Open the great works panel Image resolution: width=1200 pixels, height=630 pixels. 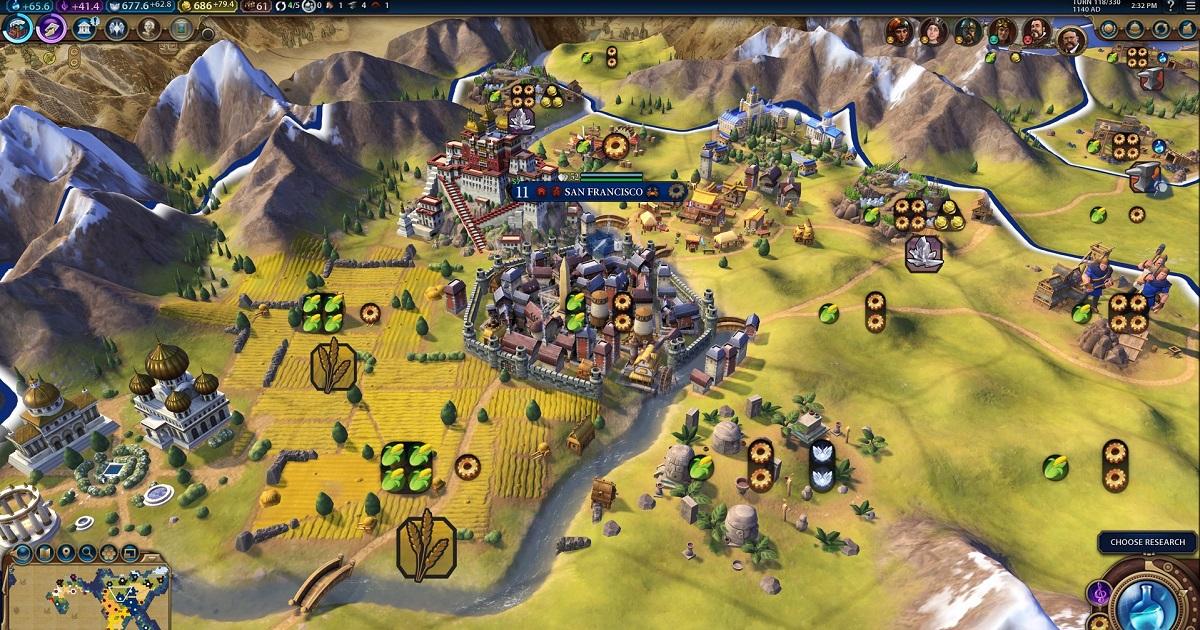pyautogui.click(x=180, y=28)
